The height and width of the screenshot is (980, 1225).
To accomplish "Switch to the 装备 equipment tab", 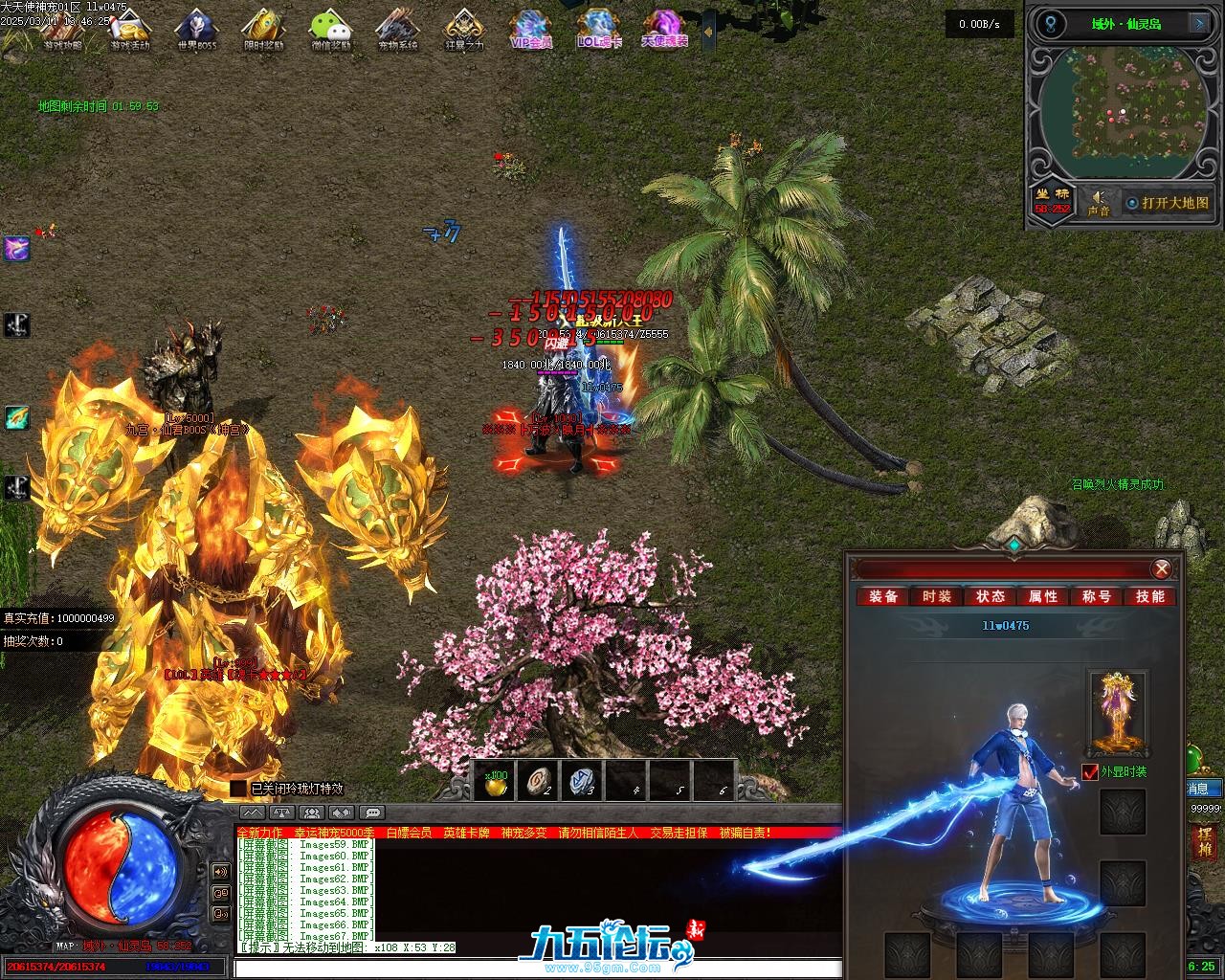I will click(x=883, y=596).
